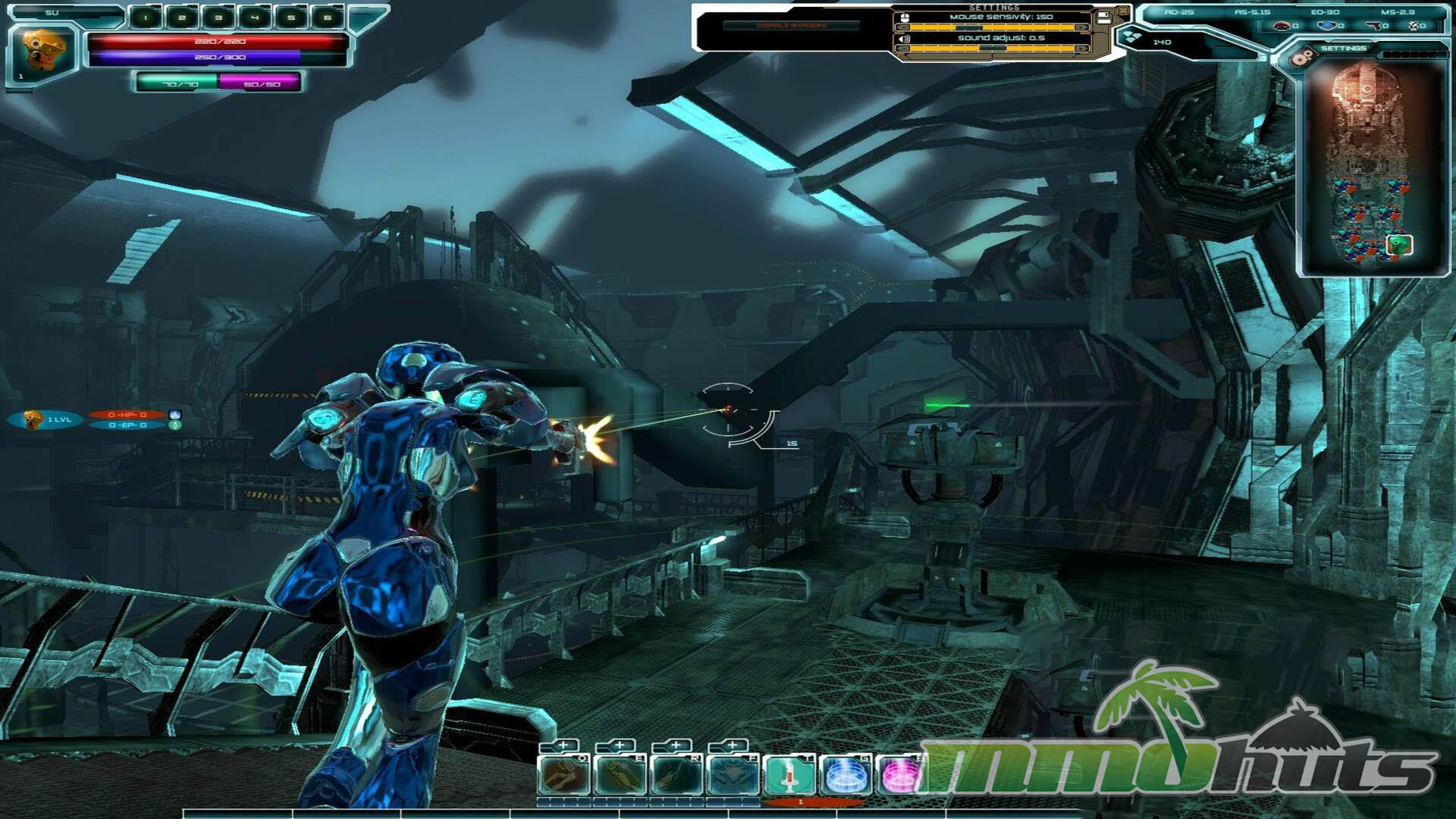Select the green player marker on minimap
Screen dimensions: 1456x819
click(x=1399, y=244)
